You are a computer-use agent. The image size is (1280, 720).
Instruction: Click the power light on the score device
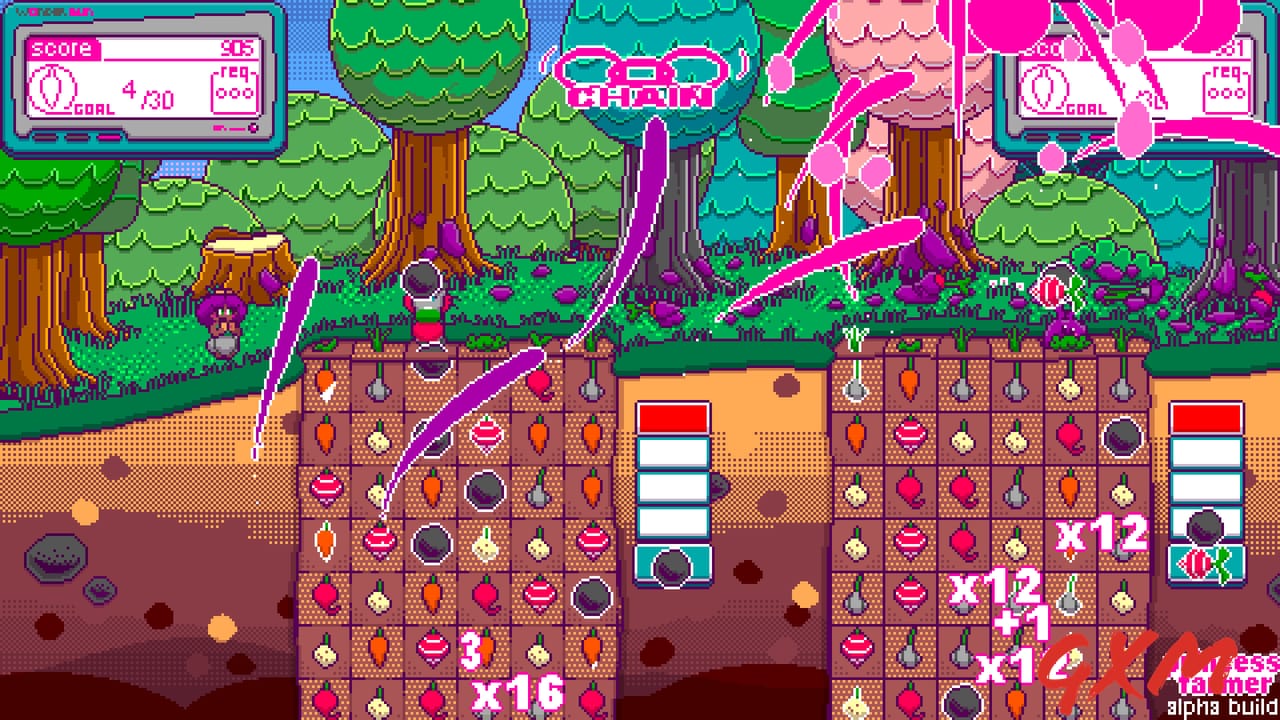tap(253, 126)
